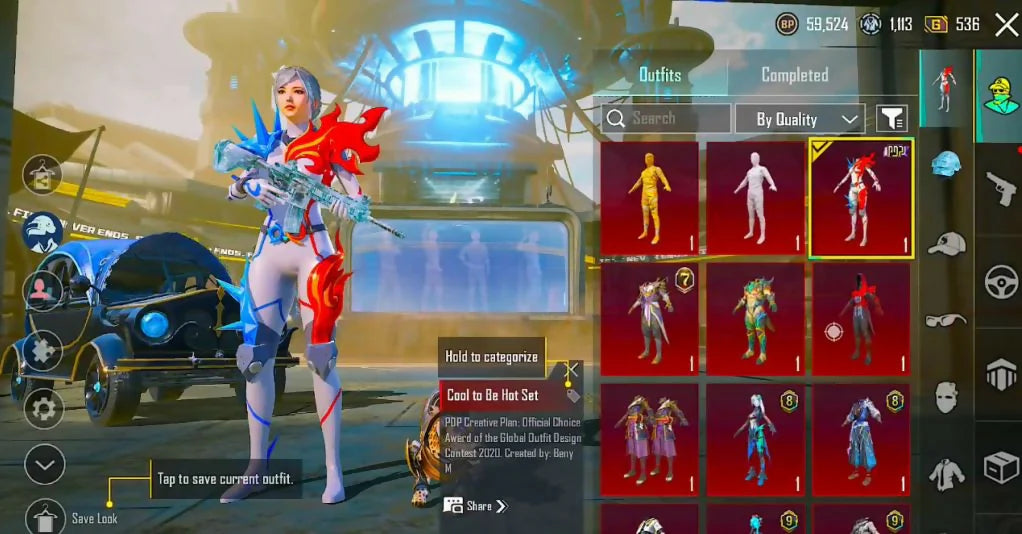Close the inventory screen

pos(1006,25)
